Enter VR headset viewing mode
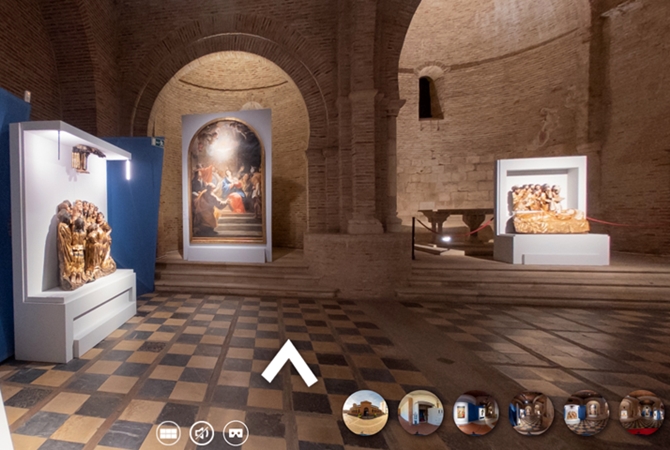The height and width of the screenshot is (450, 670). tap(235, 433)
